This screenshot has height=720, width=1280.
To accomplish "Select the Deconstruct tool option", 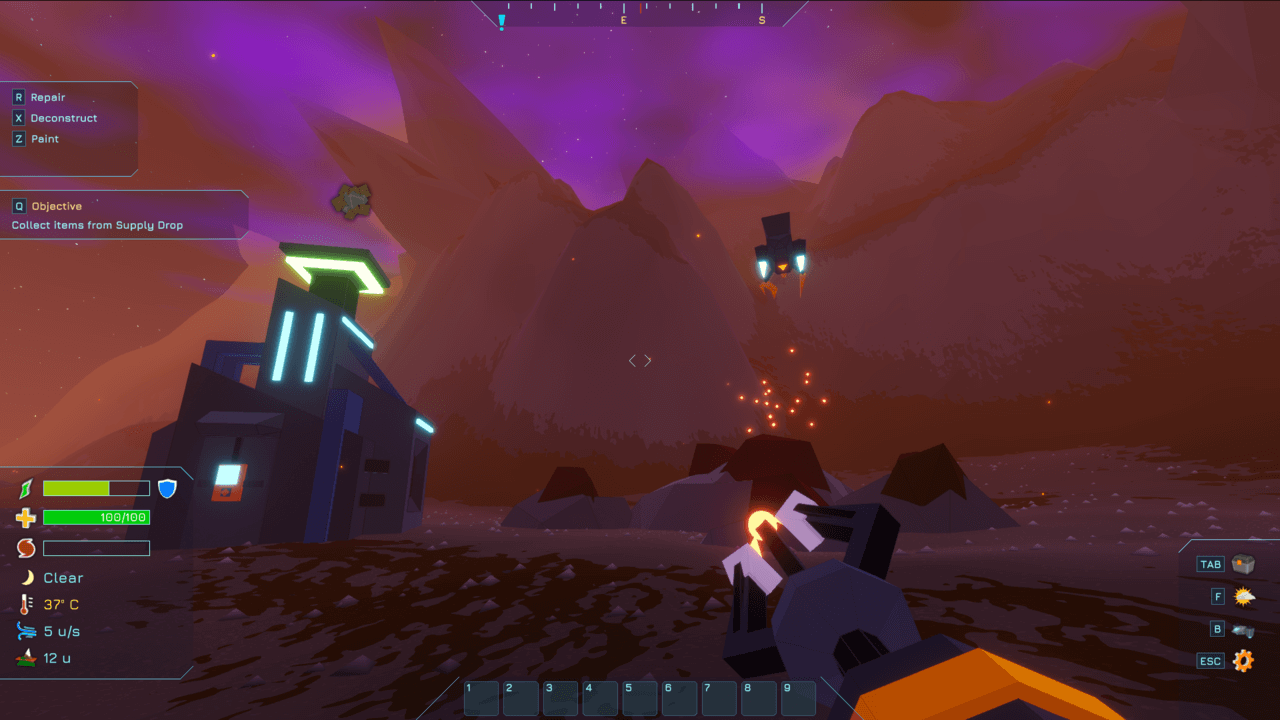I will click(x=63, y=118).
